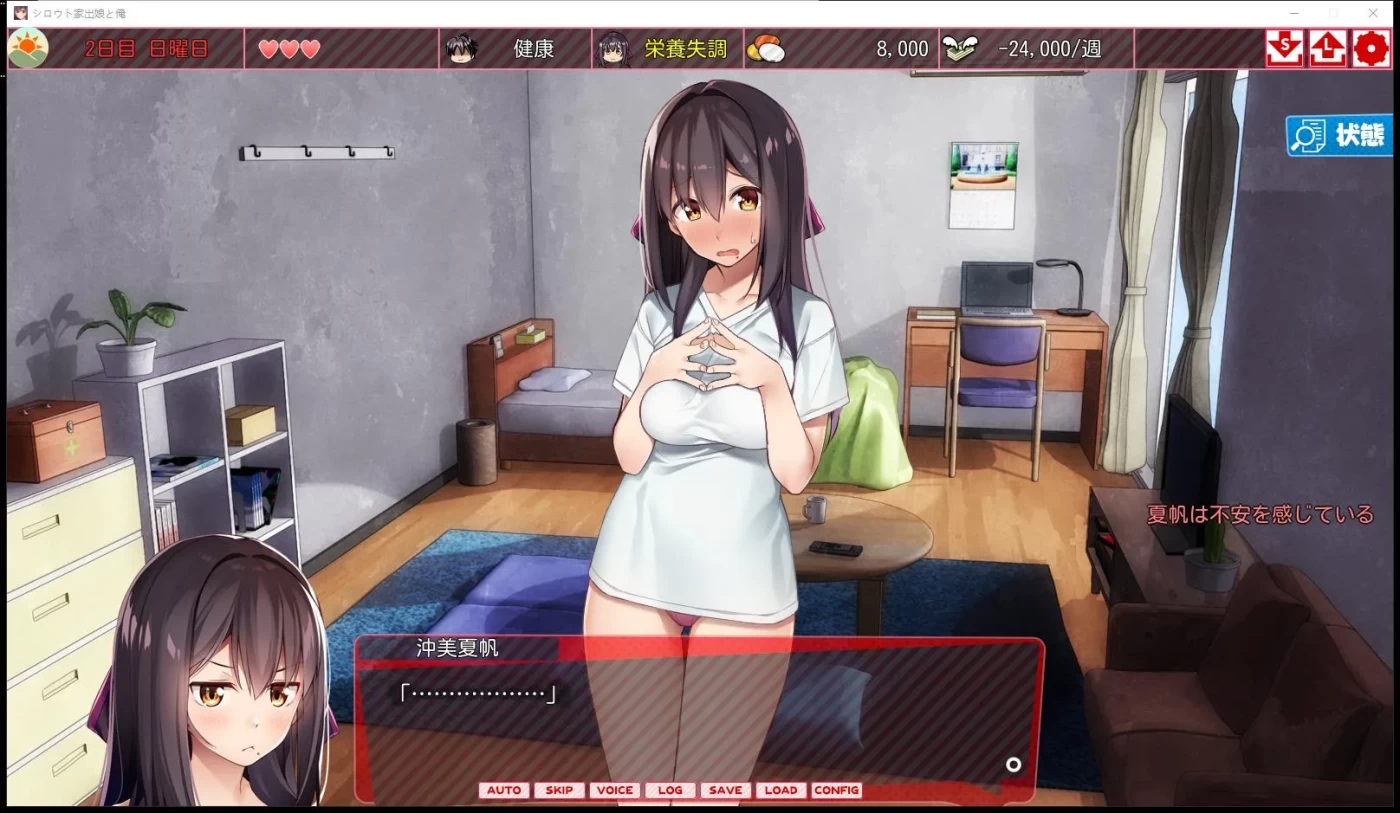This screenshot has height=813, width=1400.
Task: Open the CONFIG options menu
Action: coord(836,790)
